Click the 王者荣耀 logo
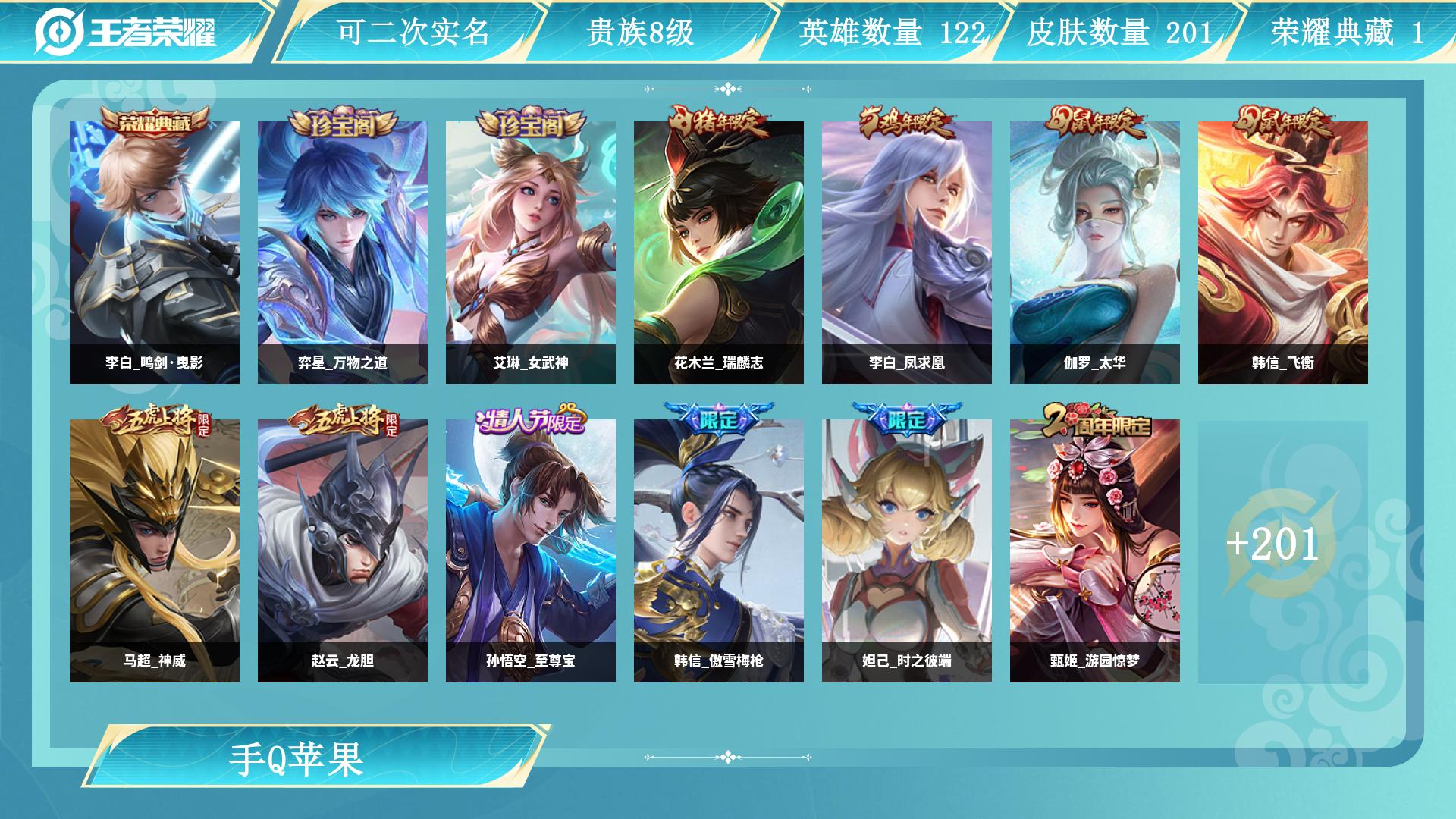1456x819 pixels. click(x=126, y=32)
